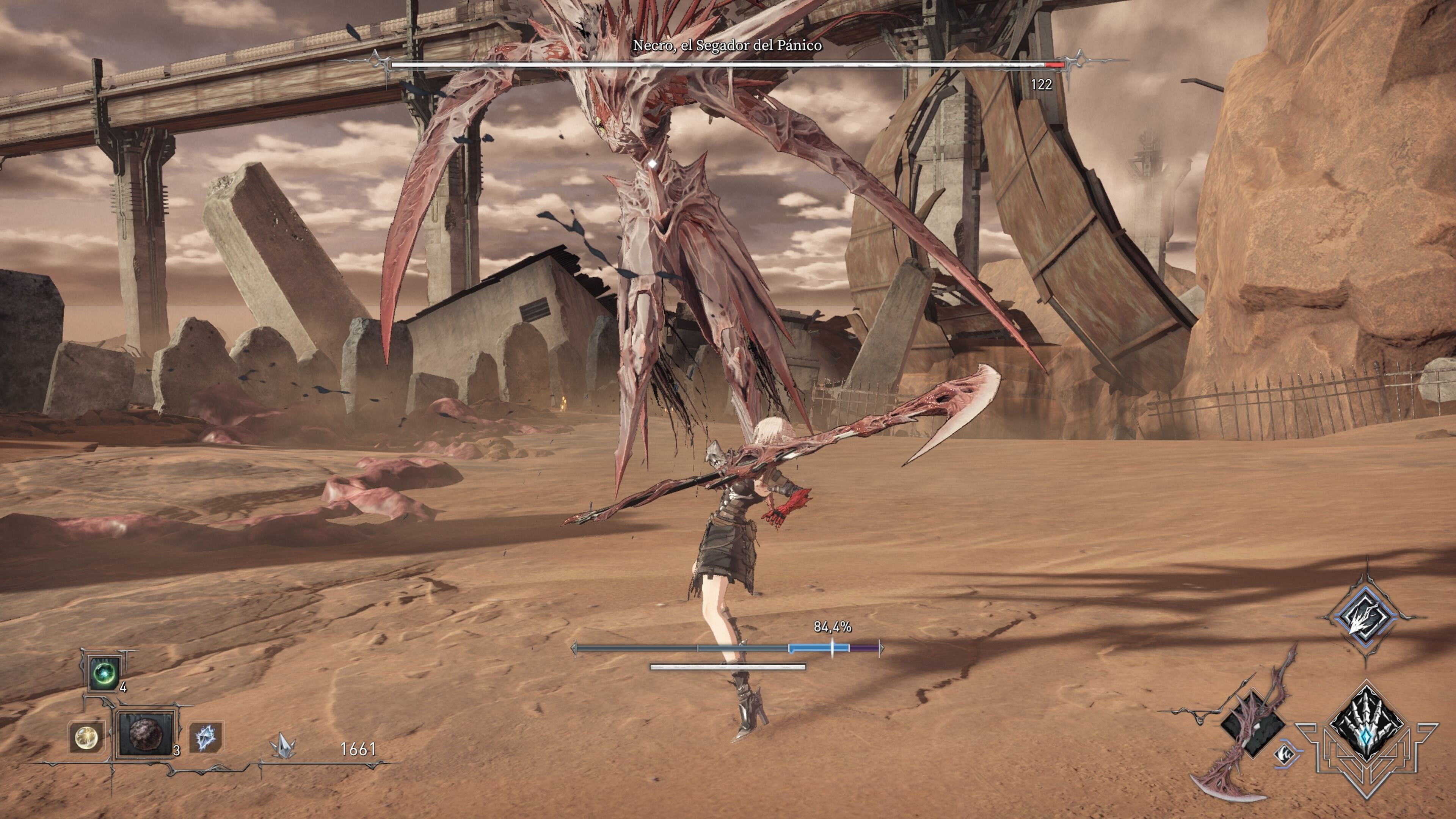Choose the yellow glowing orb item
This screenshot has width=1456, height=819.
click(86, 736)
